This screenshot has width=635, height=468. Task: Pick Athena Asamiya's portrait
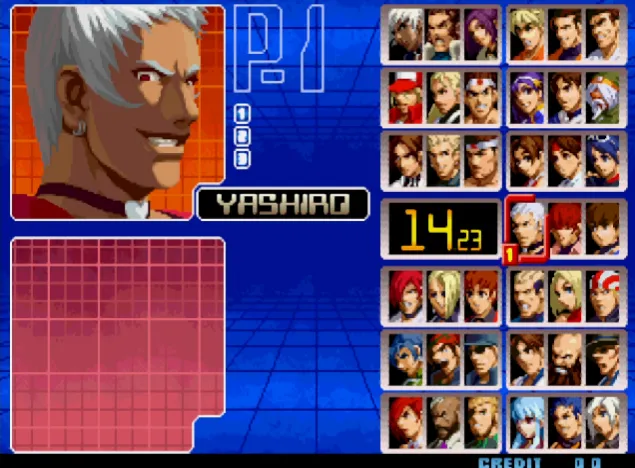[x=526, y=97]
